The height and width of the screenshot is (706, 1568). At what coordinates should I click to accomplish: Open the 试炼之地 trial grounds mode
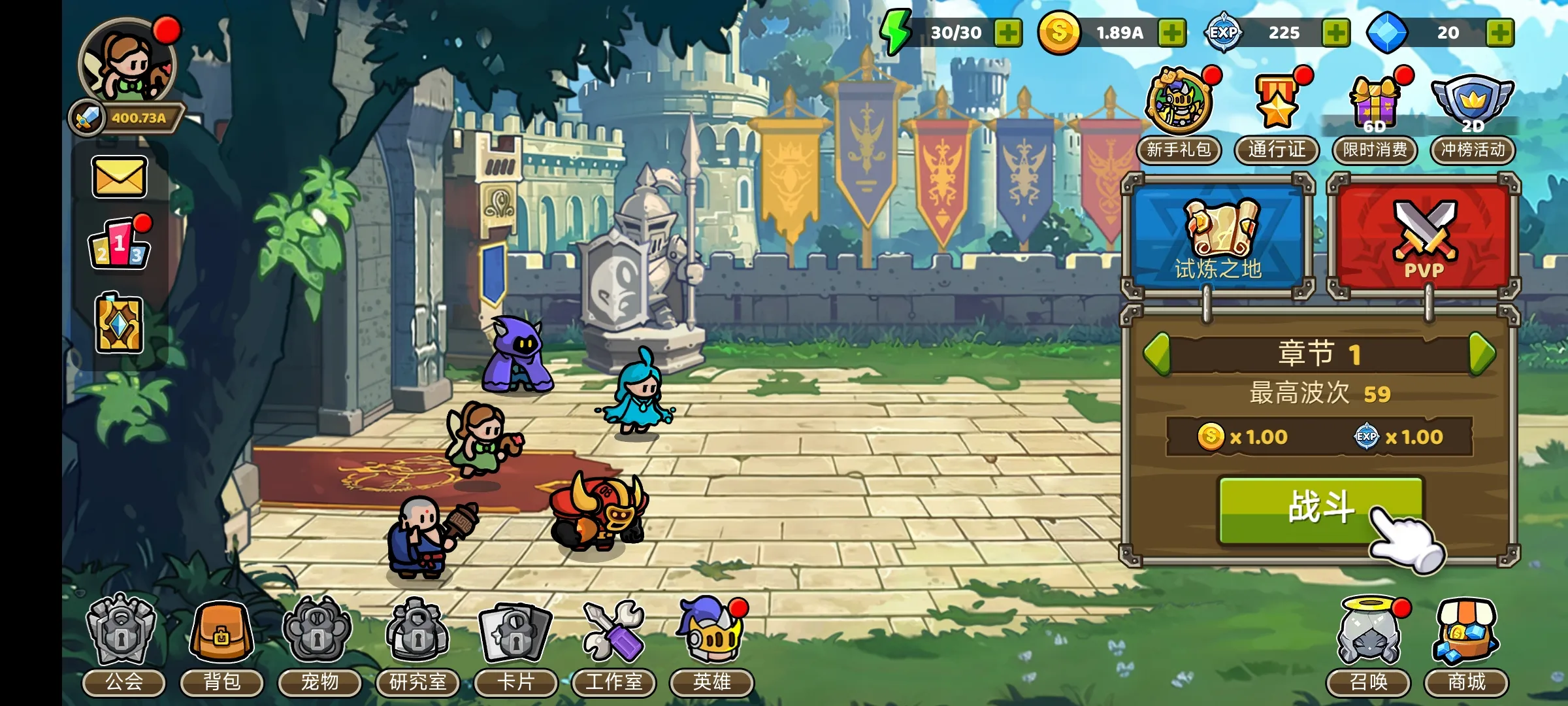1219,237
